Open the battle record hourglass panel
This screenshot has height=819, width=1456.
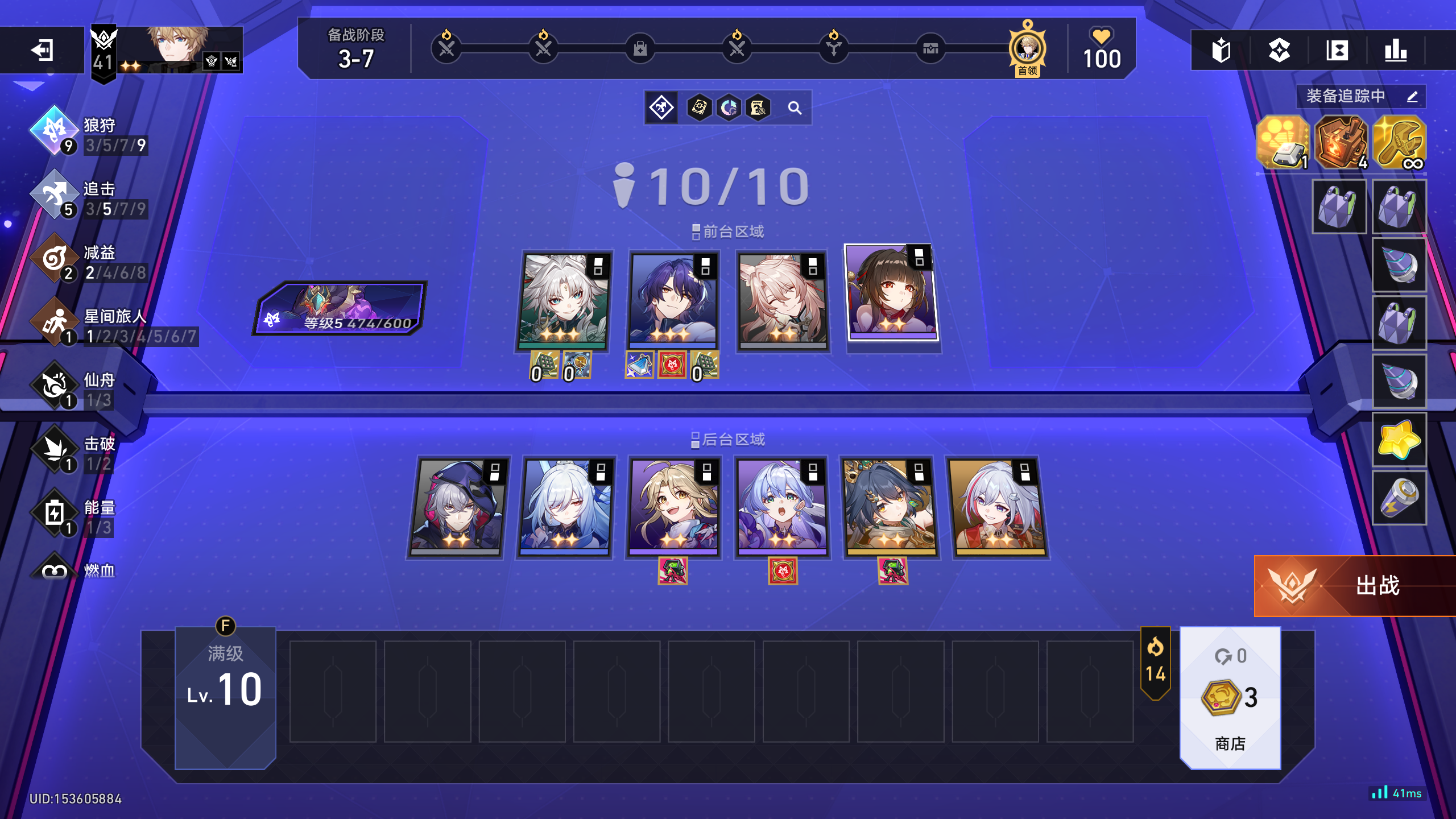click(1337, 51)
